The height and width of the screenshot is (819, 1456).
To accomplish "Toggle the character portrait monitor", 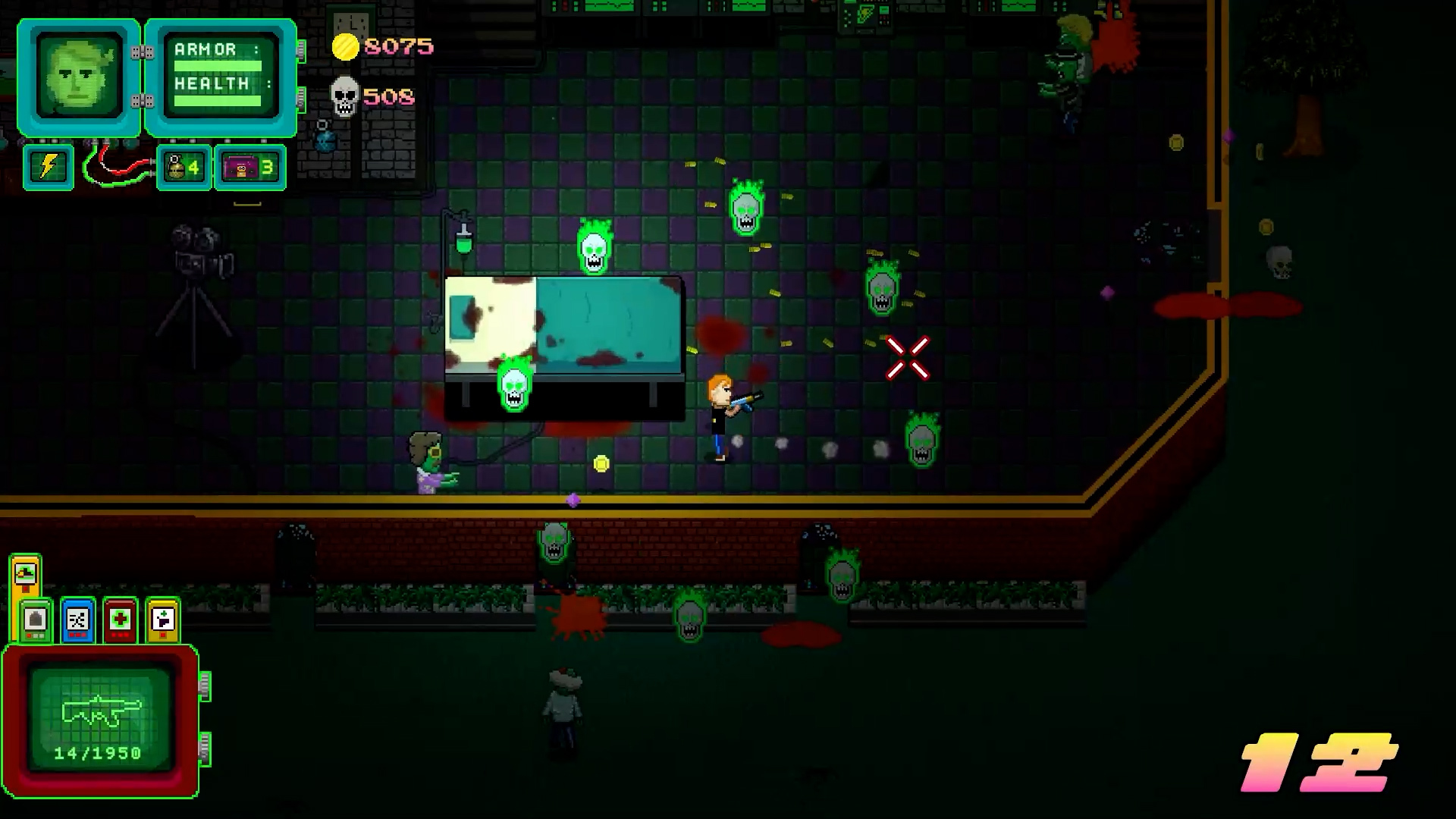I will click(x=77, y=74).
